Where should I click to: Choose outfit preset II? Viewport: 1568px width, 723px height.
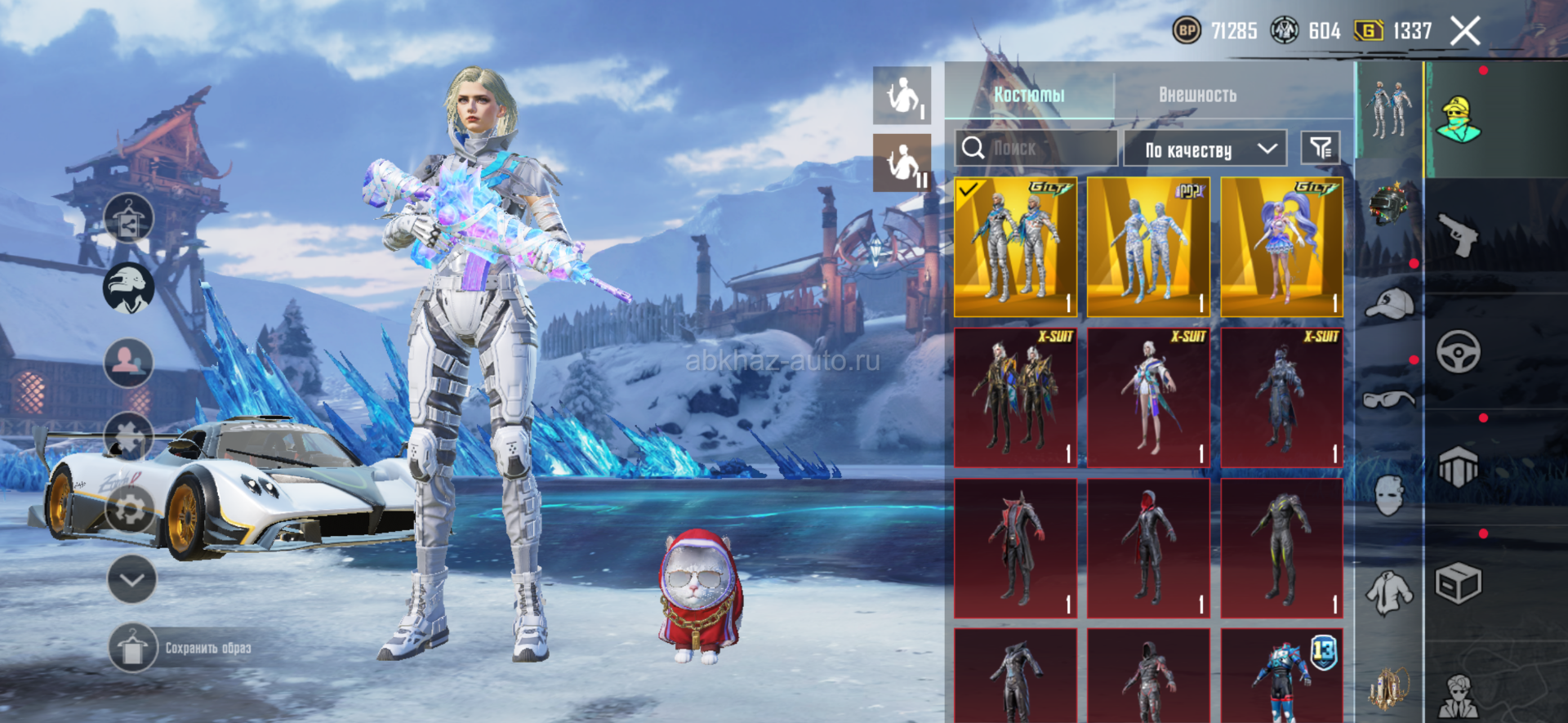[902, 163]
